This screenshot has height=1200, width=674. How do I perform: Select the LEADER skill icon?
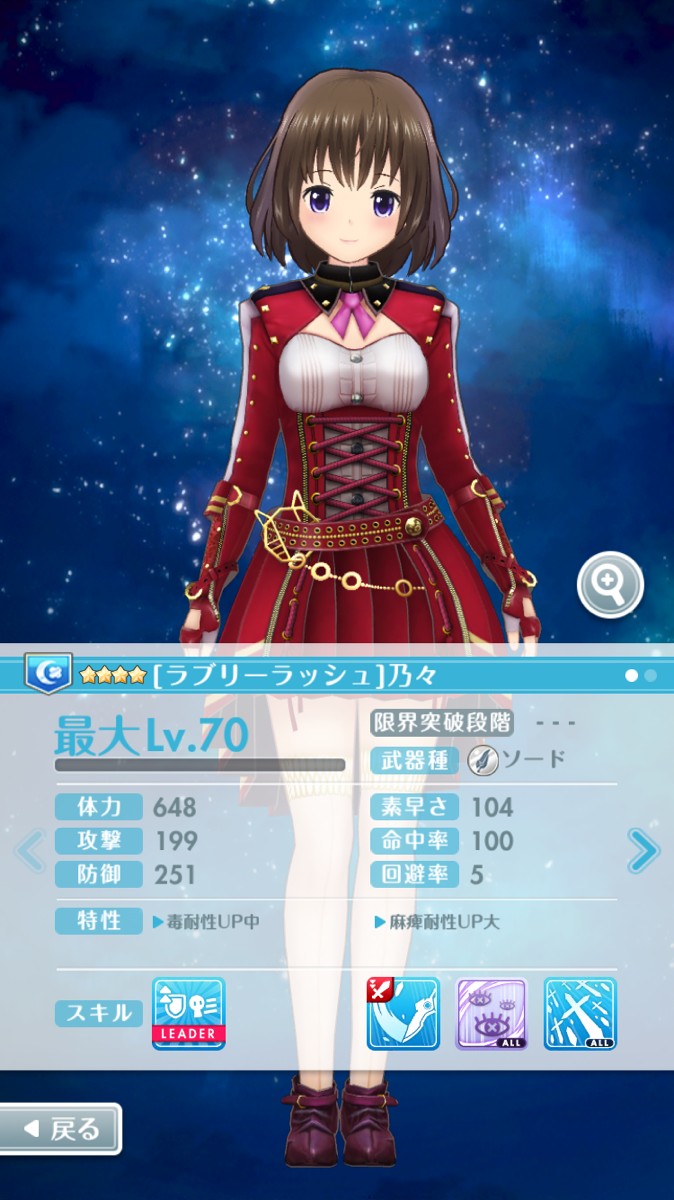tap(189, 1013)
